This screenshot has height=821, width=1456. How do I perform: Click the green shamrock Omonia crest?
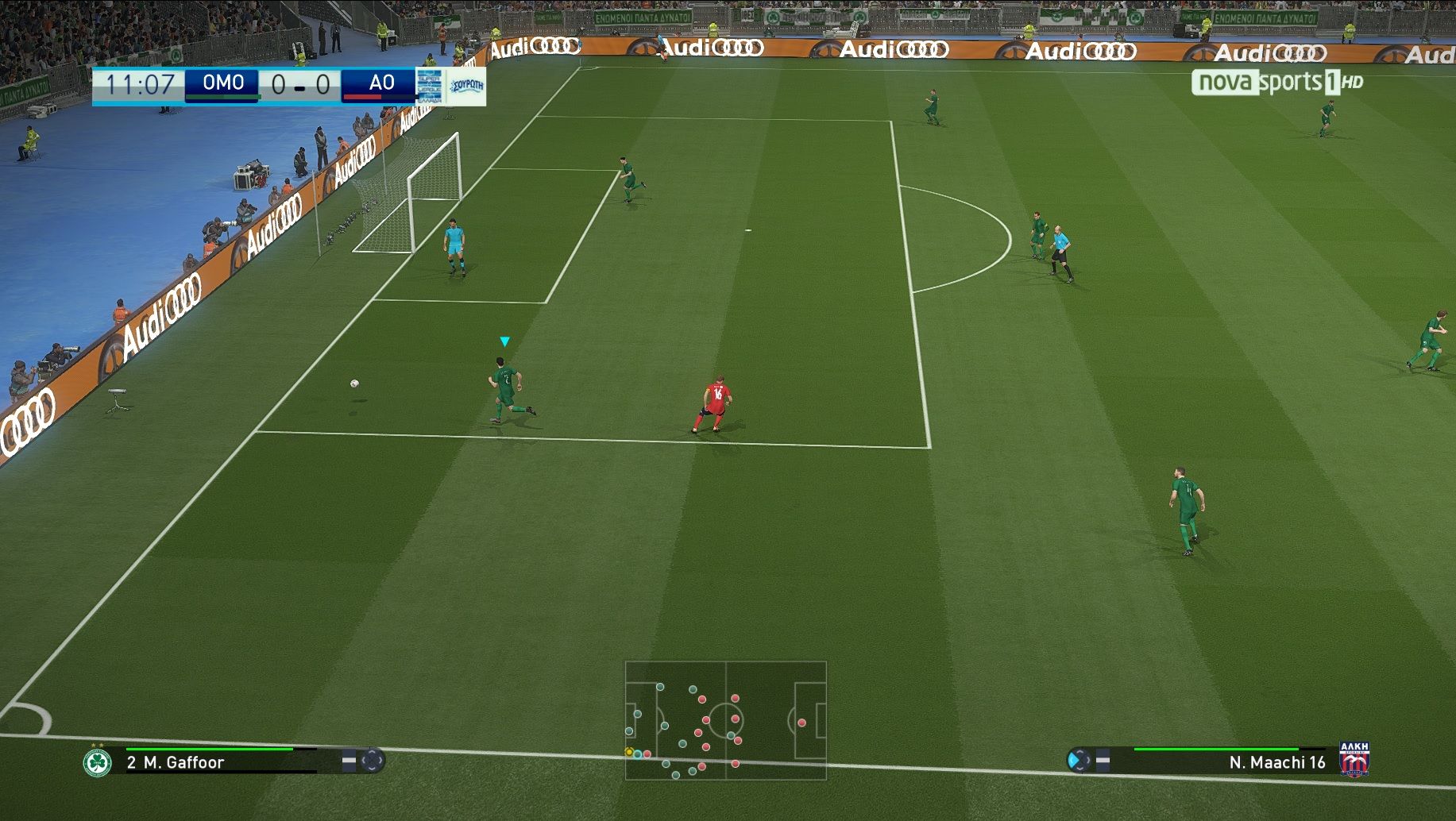click(x=97, y=762)
